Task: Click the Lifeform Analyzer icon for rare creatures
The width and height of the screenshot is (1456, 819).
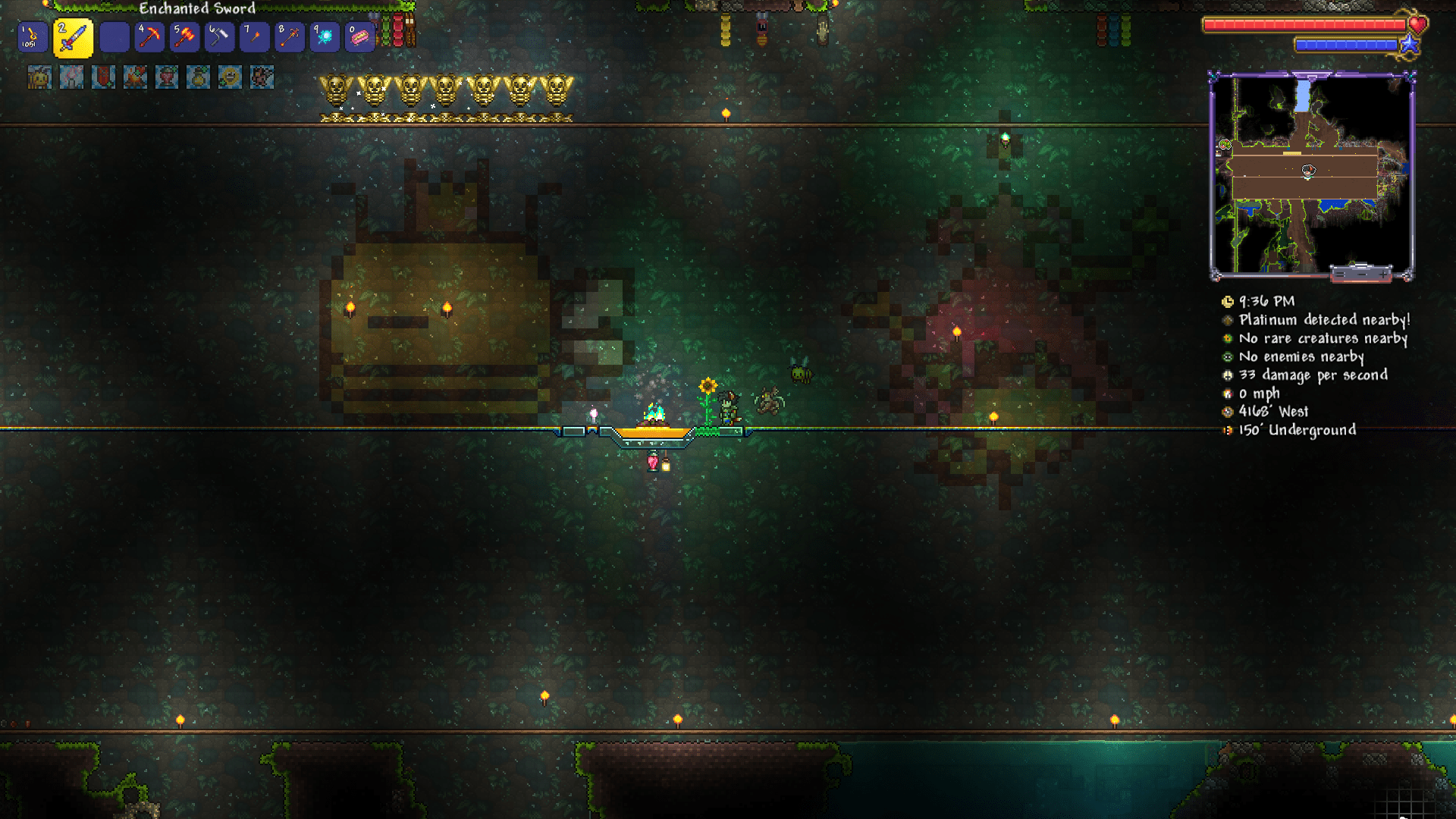Action: tap(1228, 338)
